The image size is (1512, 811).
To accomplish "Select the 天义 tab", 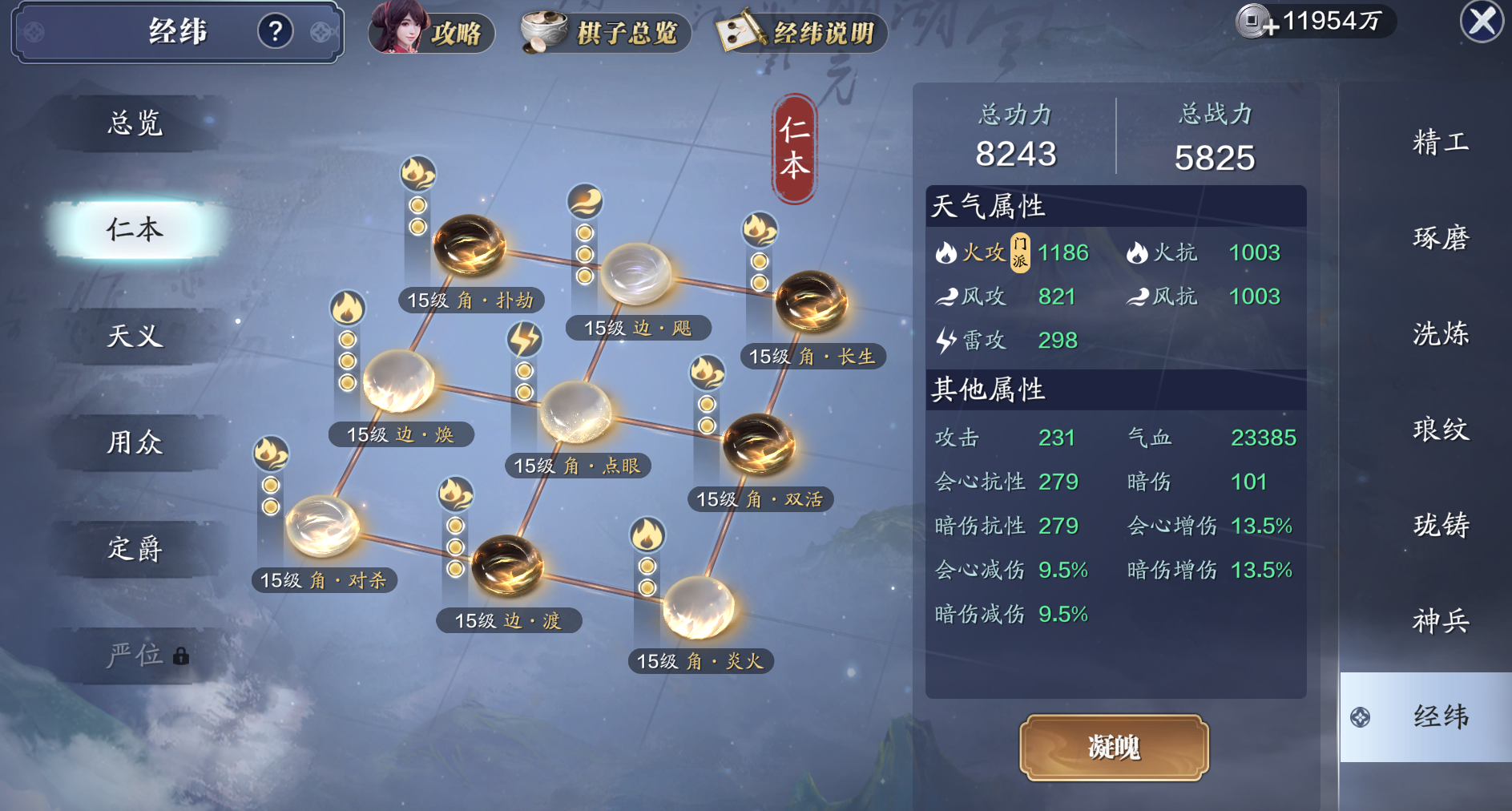I will coord(135,336).
